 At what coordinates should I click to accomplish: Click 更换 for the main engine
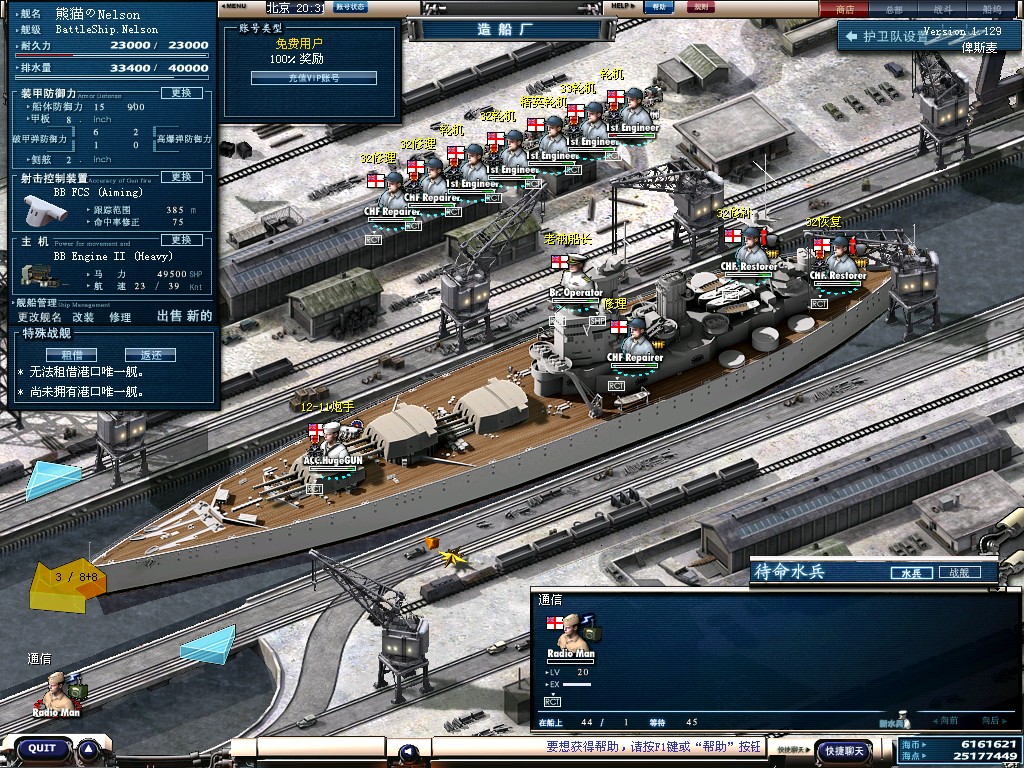click(x=181, y=240)
